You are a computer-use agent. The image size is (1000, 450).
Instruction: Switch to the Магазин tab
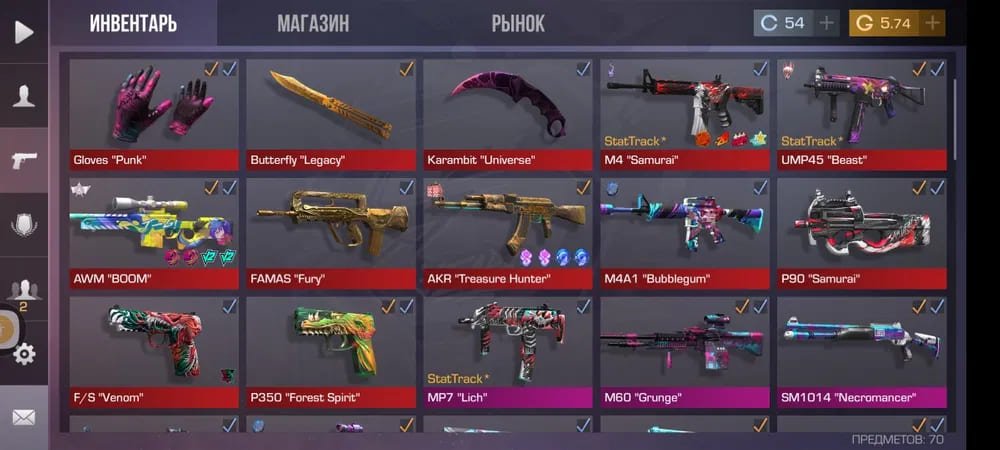[313, 23]
